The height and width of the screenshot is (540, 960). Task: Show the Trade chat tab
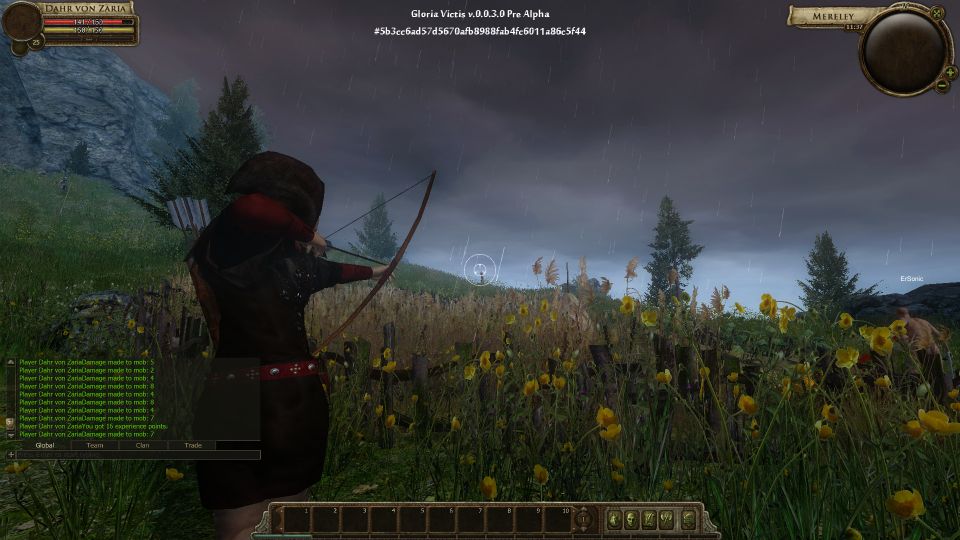point(192,445)
